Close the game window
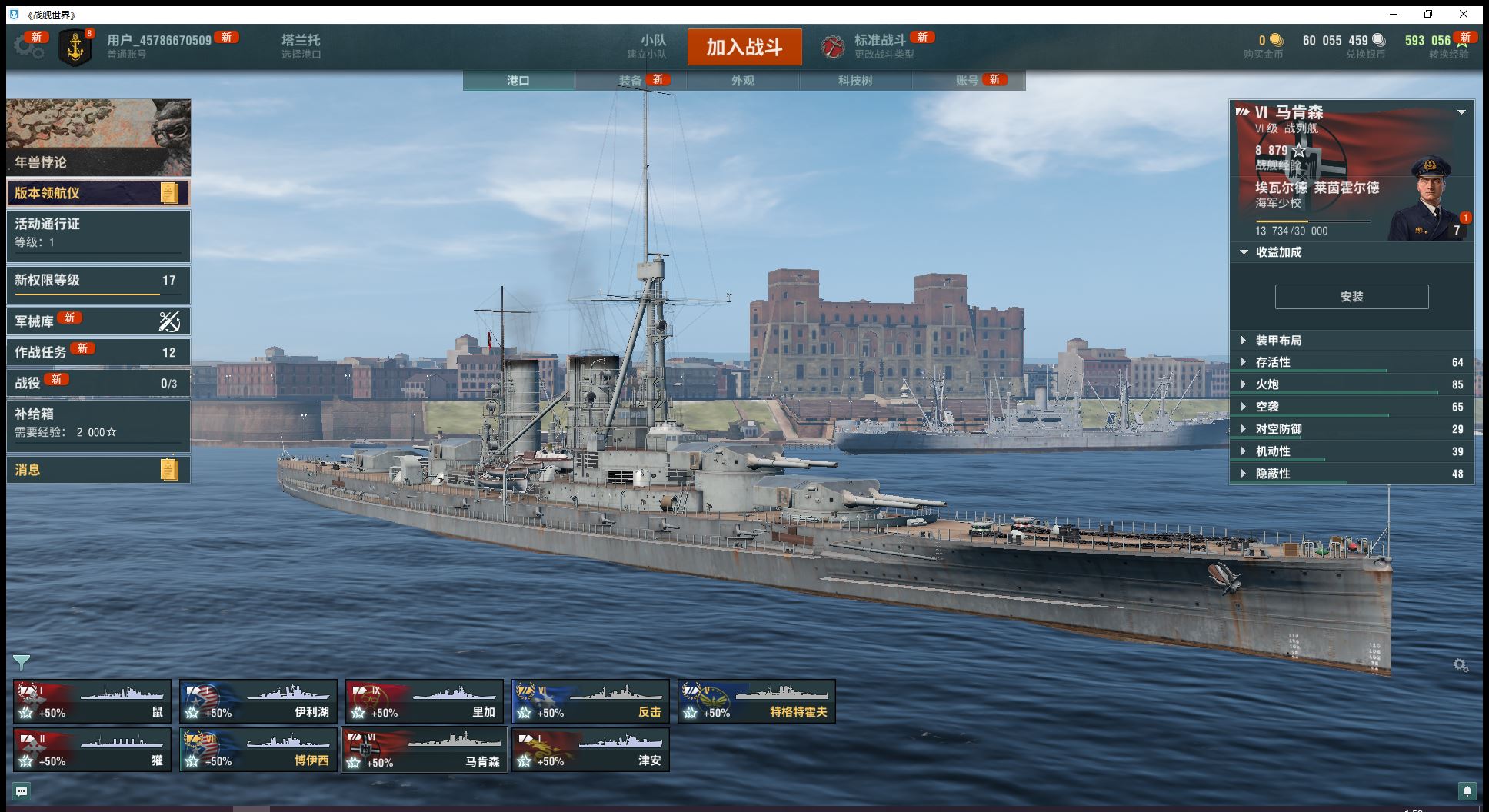Viewport: 1489px width, 812px height. pos(1464,14)
